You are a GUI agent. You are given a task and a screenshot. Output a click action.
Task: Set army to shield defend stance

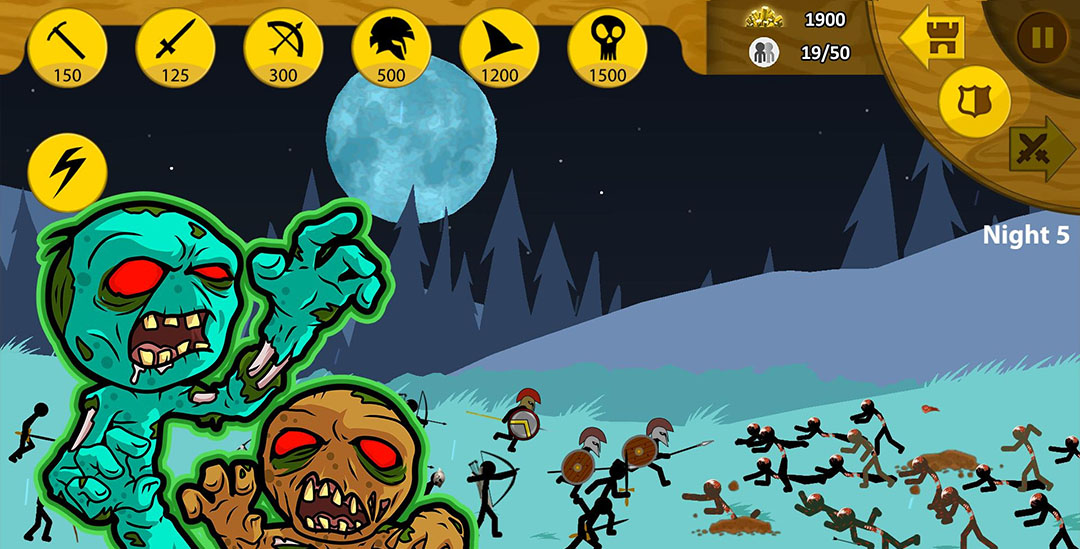click(974, 102)
